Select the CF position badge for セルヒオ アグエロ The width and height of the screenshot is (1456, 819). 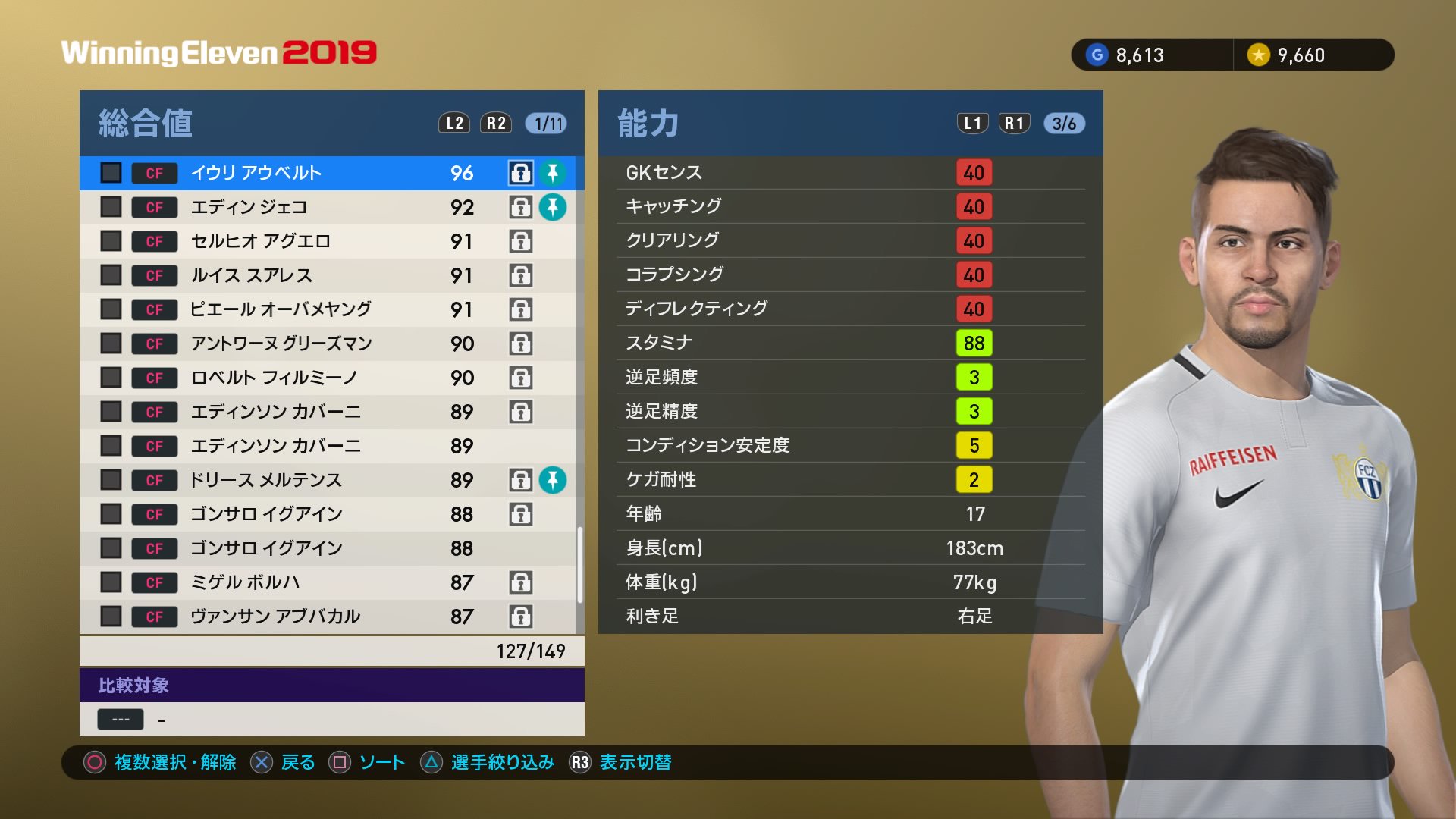coord(154,241)
